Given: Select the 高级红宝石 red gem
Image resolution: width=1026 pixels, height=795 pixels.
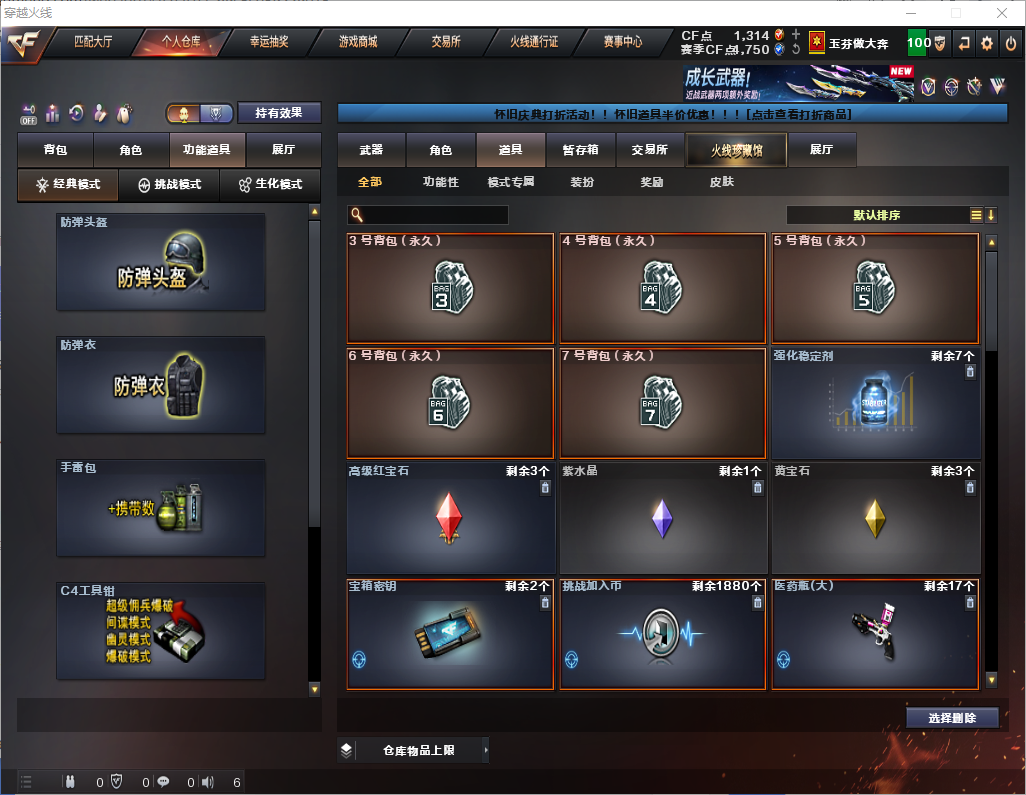Looking at the screenshot, I should [x=450, y=518].
